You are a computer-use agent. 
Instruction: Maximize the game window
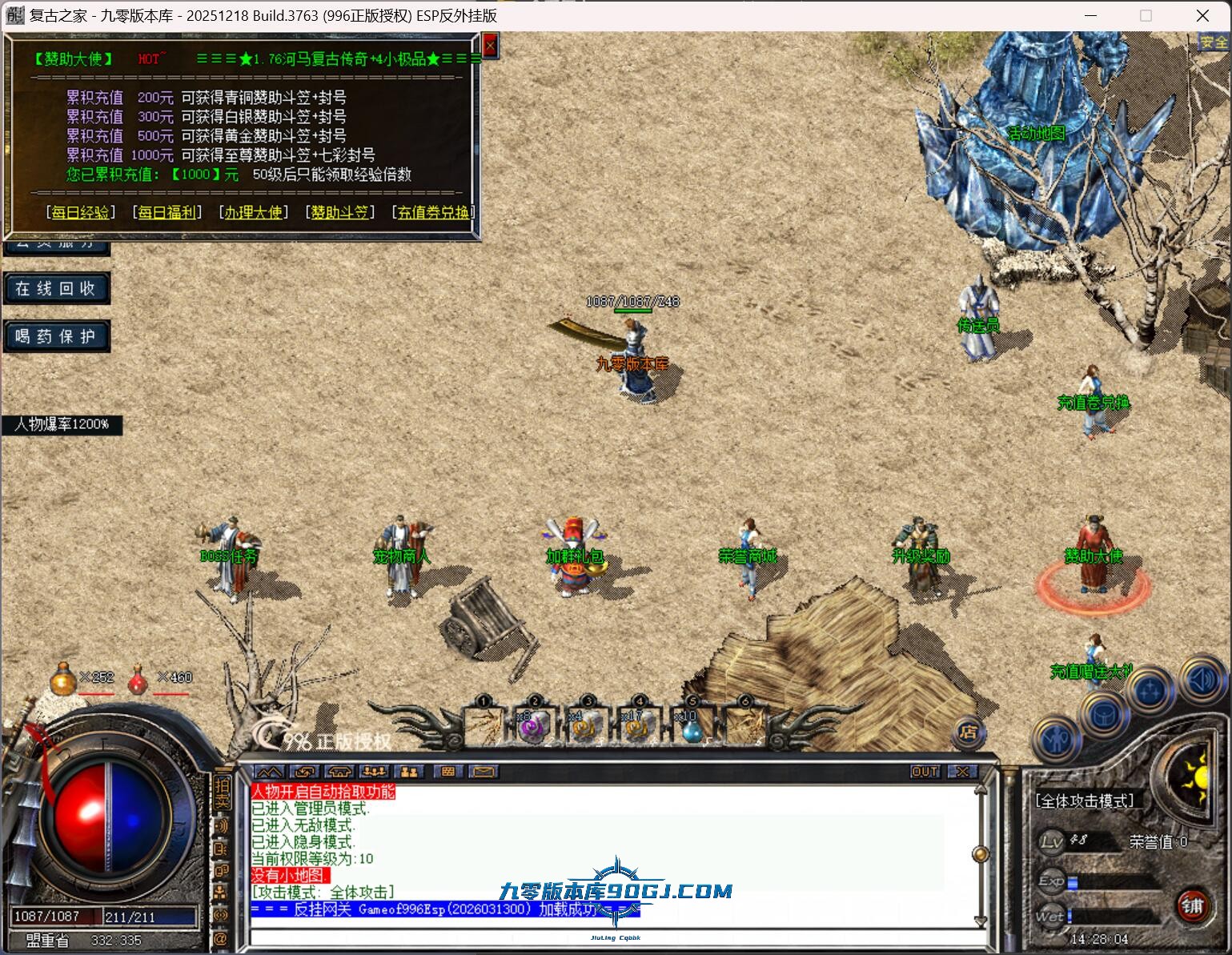[x=1146, y=15]
